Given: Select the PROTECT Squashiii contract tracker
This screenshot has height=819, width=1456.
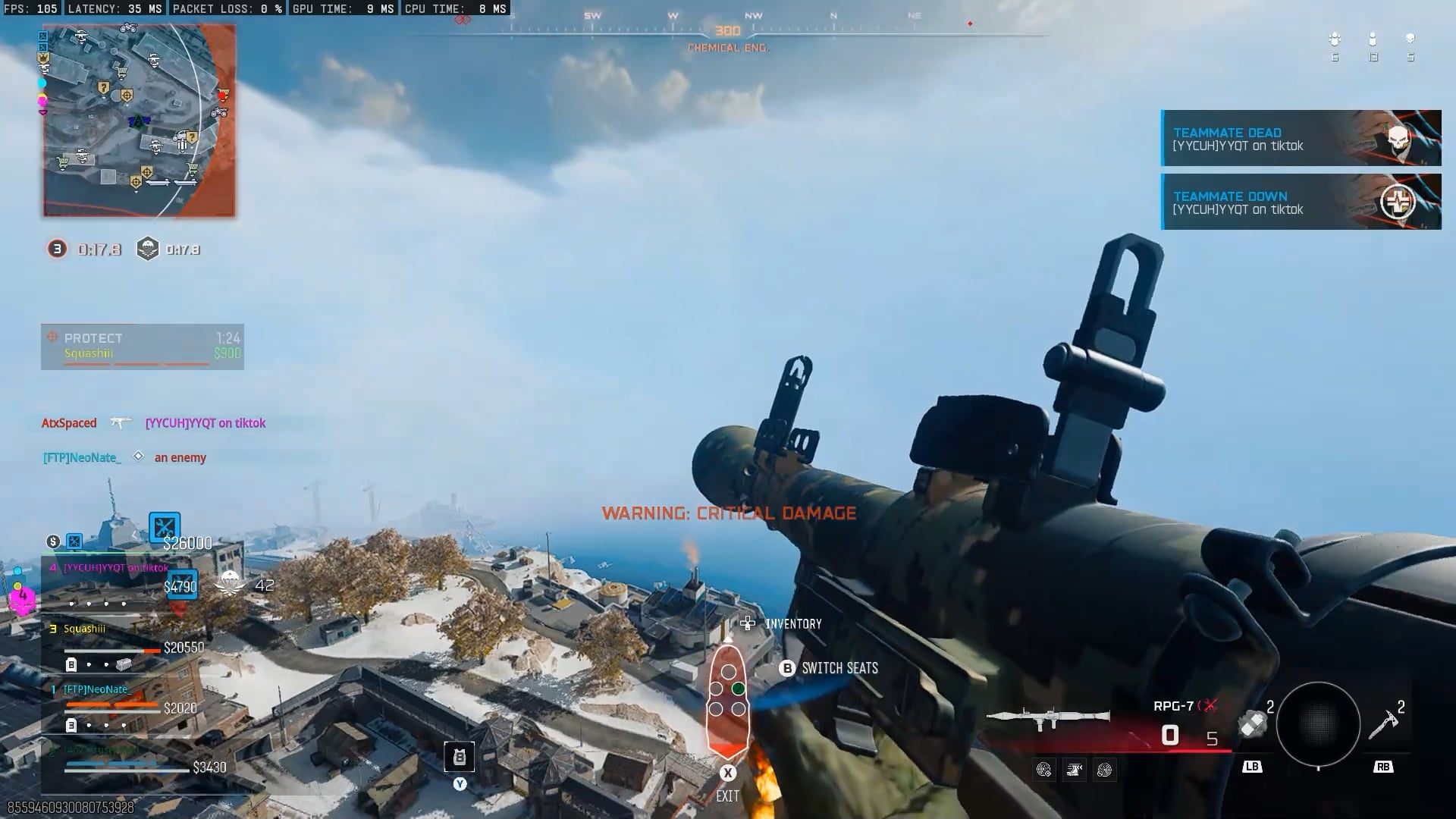Looking at the screenshot, I should [x=143, y=347].
